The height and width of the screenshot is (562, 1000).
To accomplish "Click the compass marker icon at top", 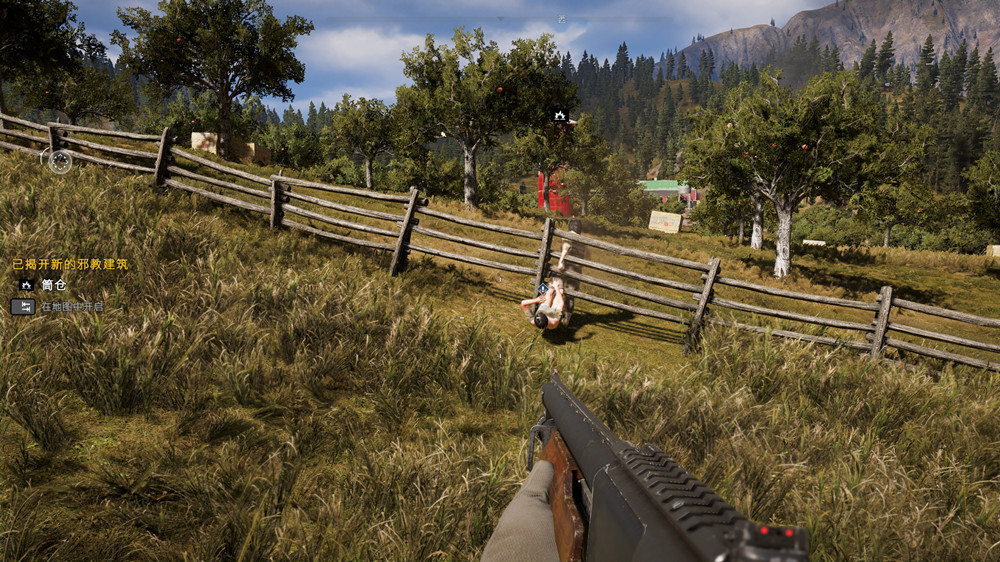I will pyautogui.click(x=562, y=19).
